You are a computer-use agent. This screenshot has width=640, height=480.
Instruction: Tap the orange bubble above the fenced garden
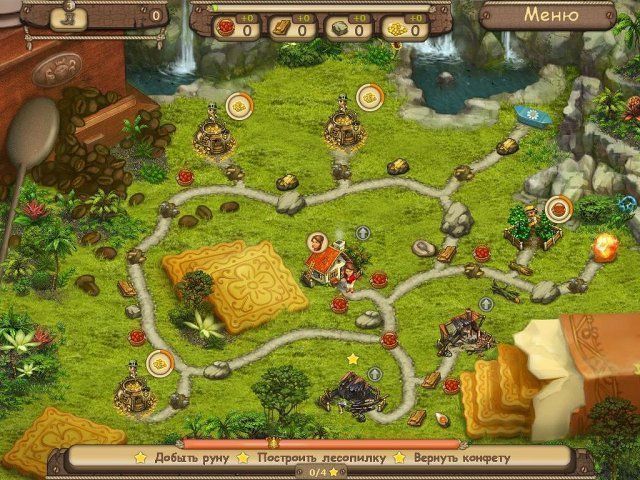tap(558, 209)
